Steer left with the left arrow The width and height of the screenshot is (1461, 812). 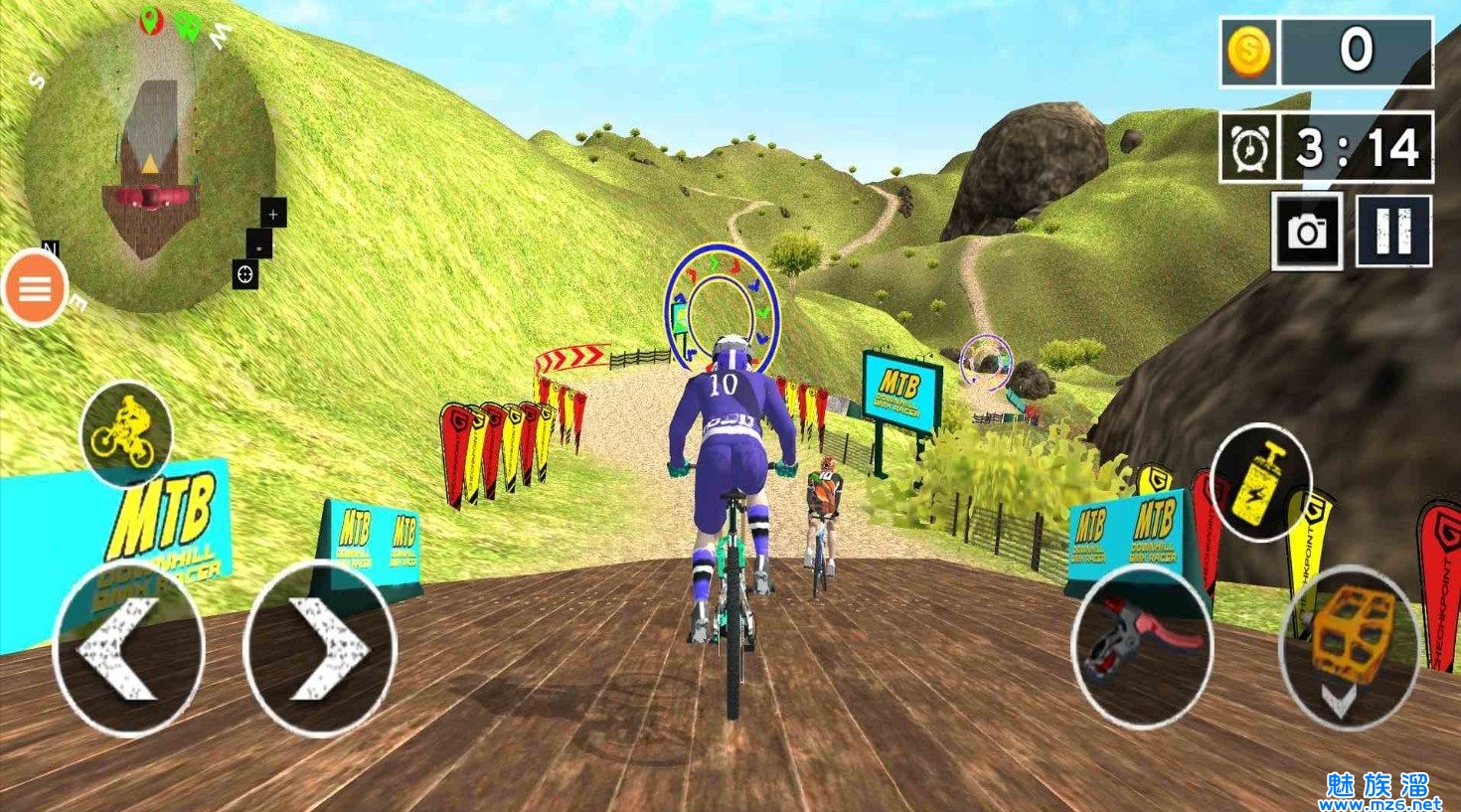pos(128,648)
